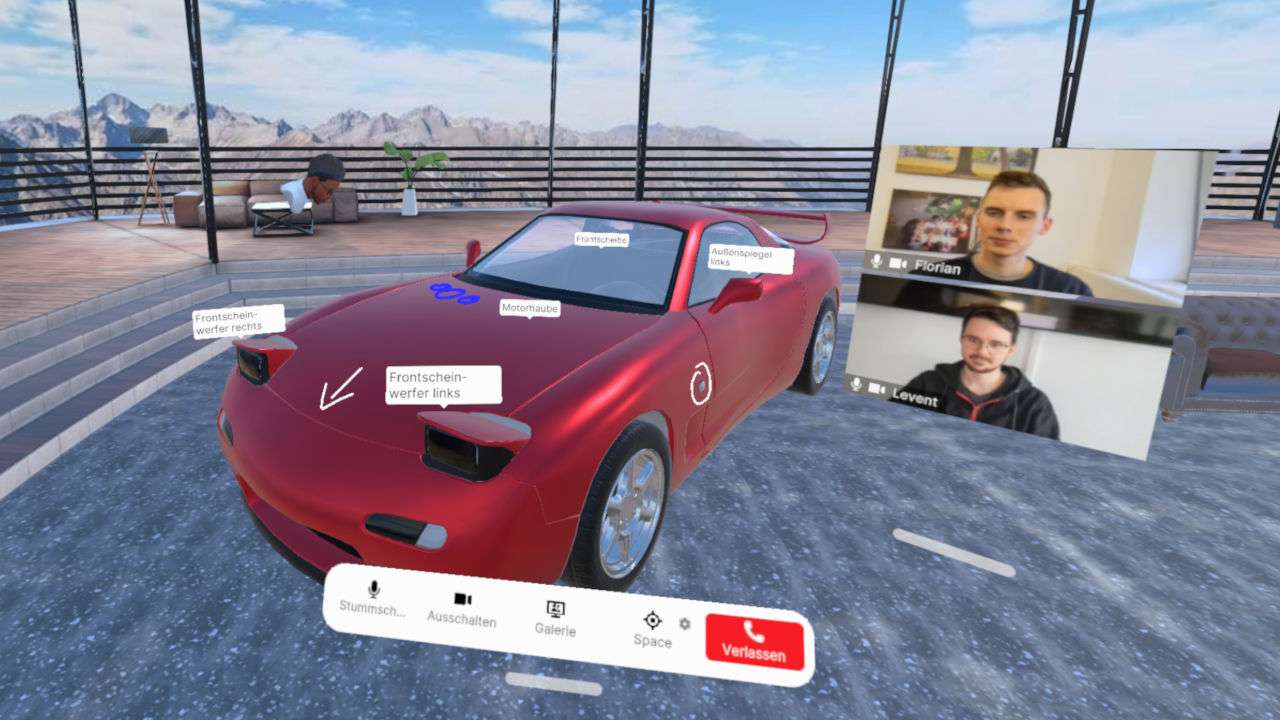This screenshot has height=720, width=1280.
Task: Click the Space recenter crosshair icon
Action: pos(653,620)
